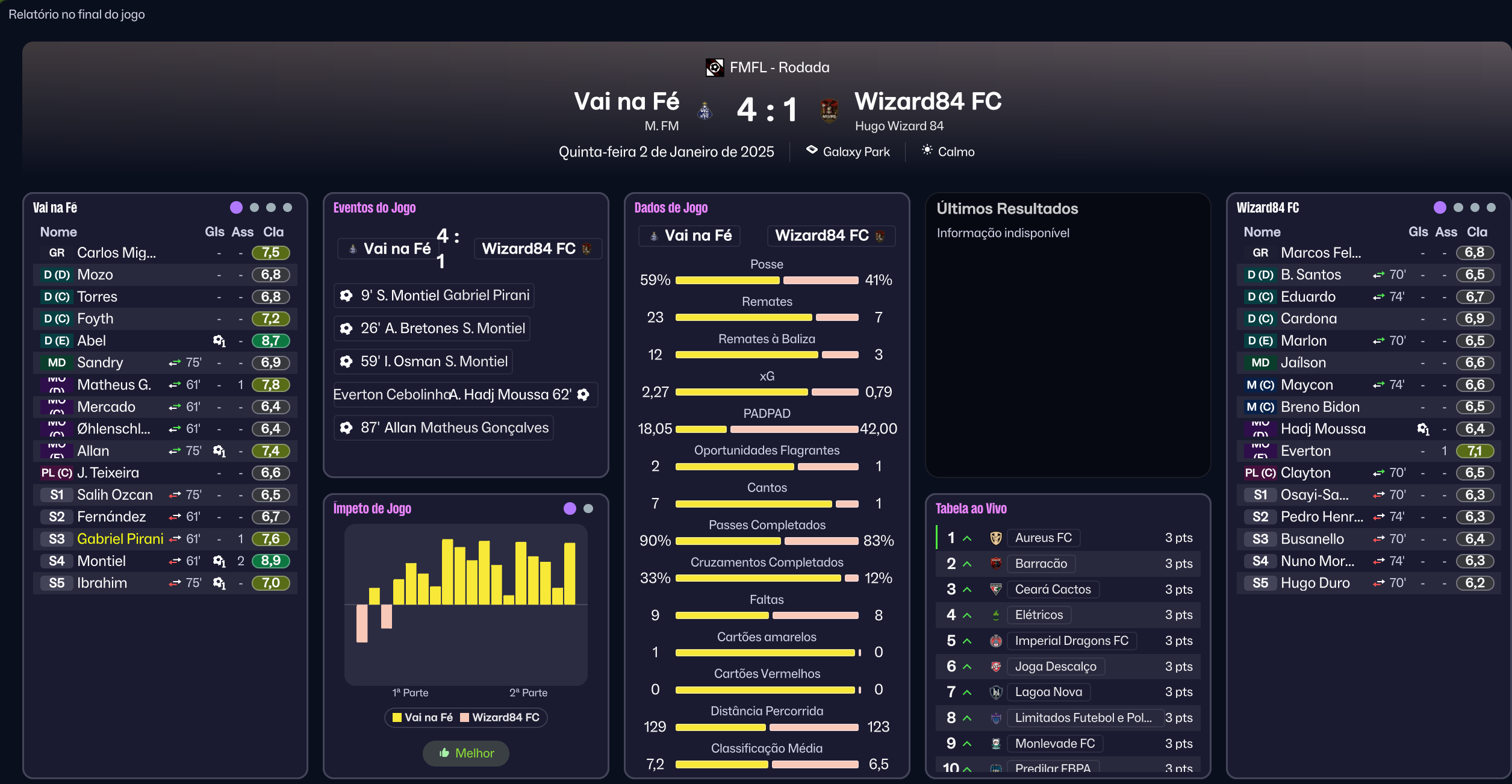Open Imperial Dragons FC table entry

click(x=1071, y=641)
